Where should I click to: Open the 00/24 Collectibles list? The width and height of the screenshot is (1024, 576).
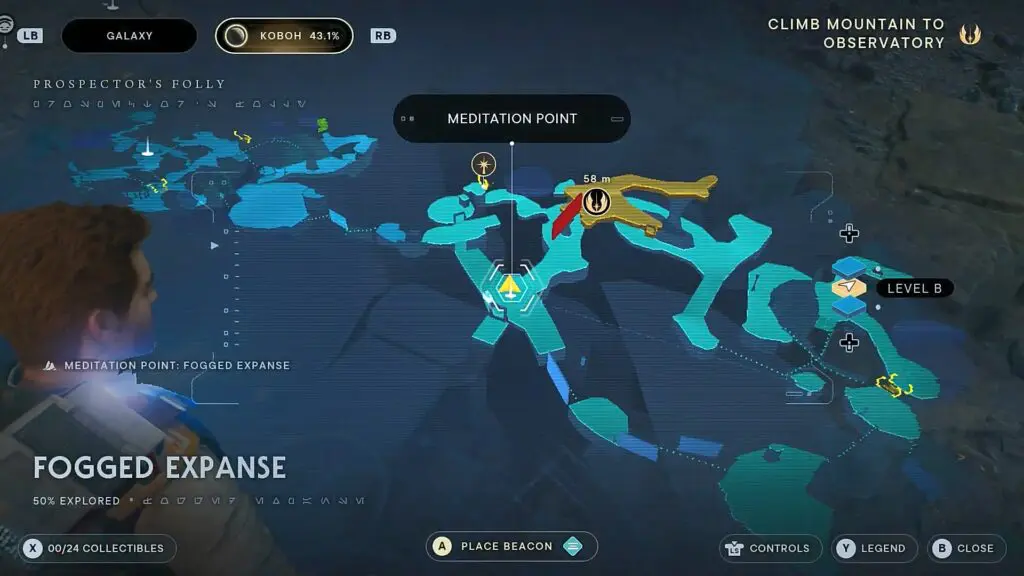96,548
